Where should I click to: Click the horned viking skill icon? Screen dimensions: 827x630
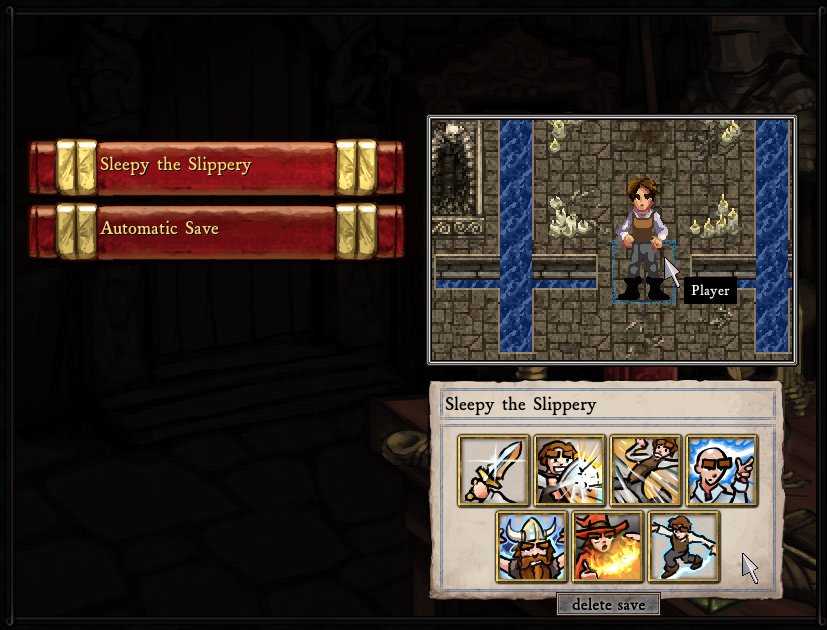click(x=532, y=546)
